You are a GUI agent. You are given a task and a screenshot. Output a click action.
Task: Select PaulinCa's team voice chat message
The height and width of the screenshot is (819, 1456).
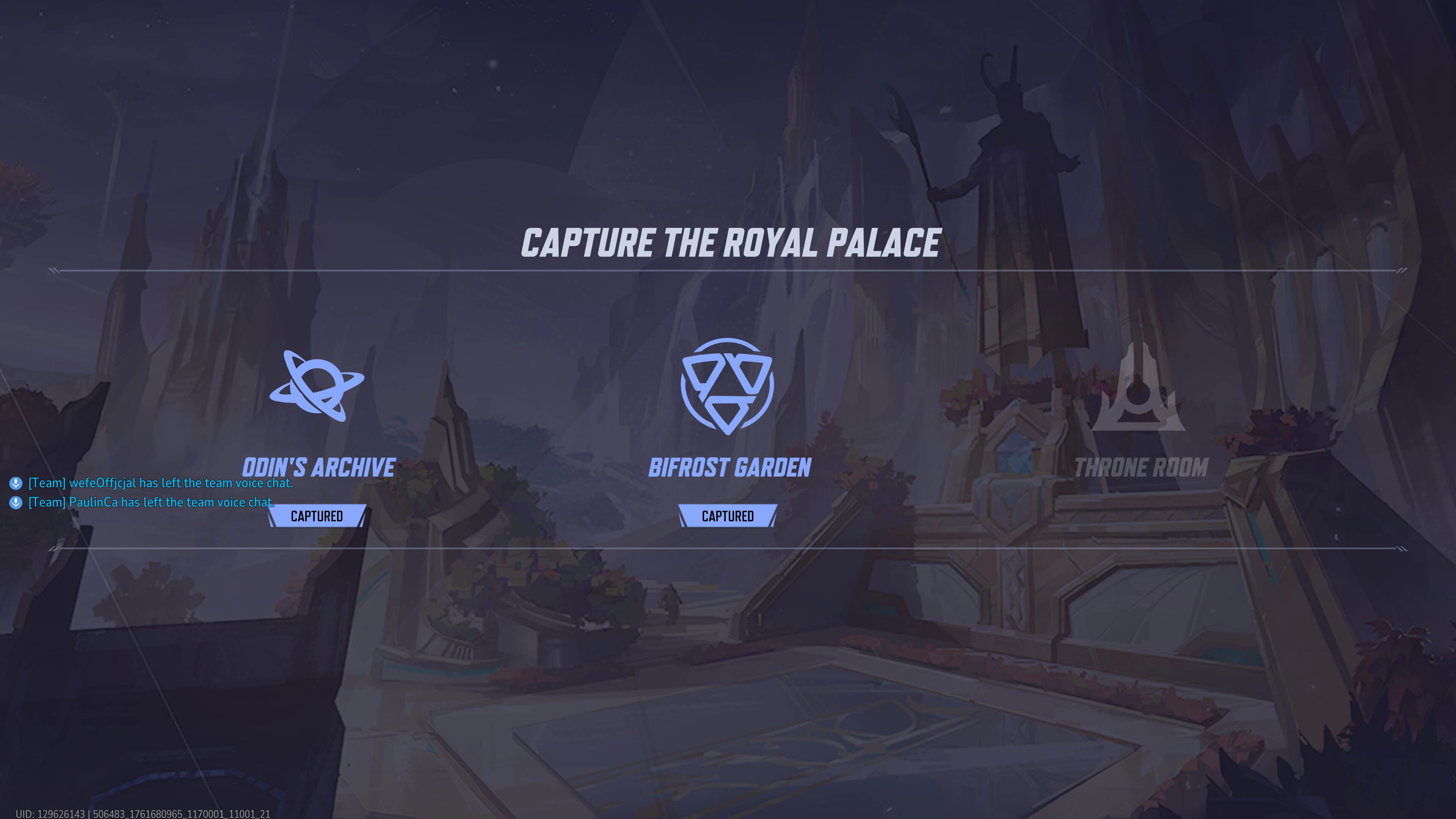[x=151, y=502]
